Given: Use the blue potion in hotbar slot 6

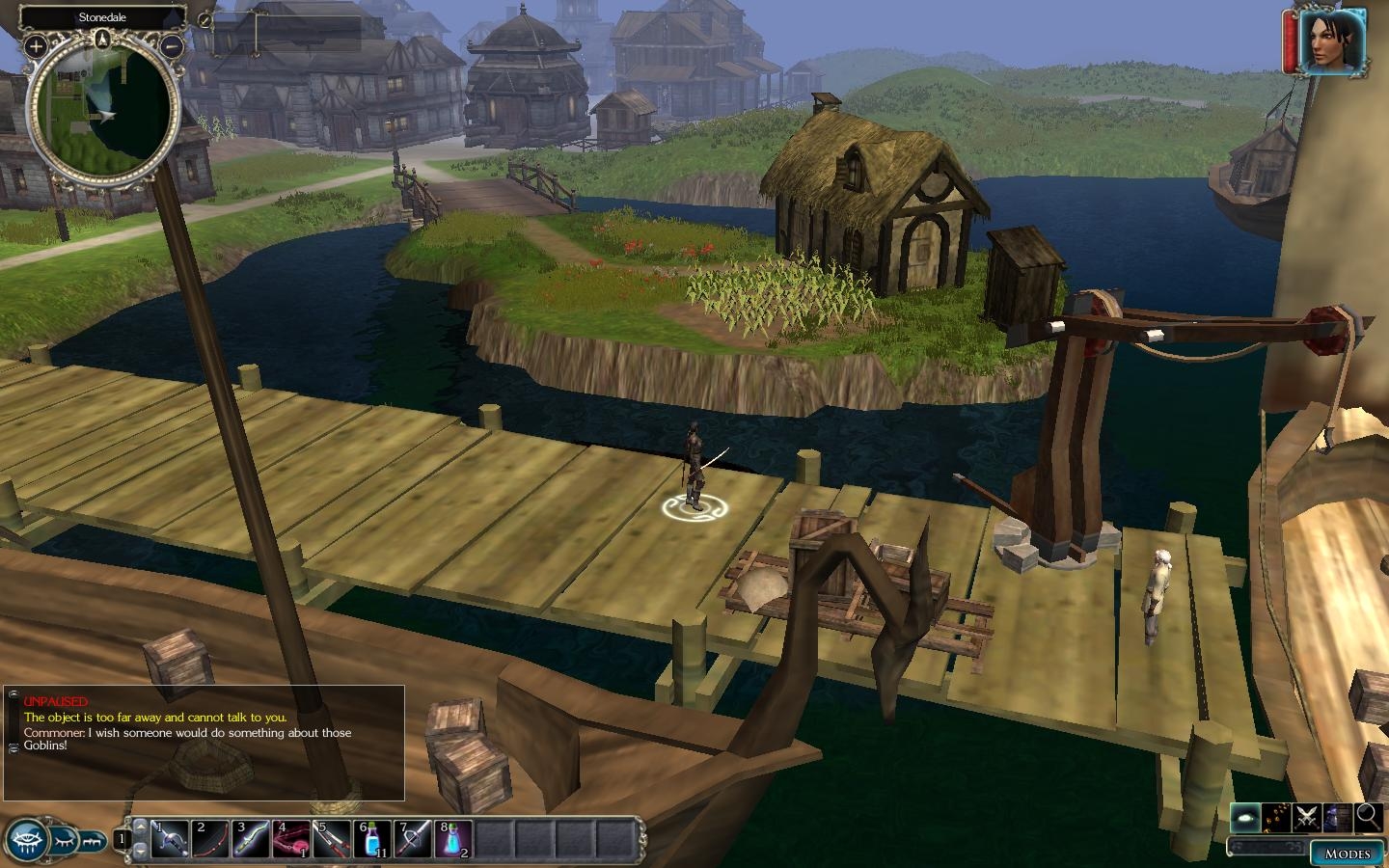Looking at the screenshot, I should [x=373, y=839].
